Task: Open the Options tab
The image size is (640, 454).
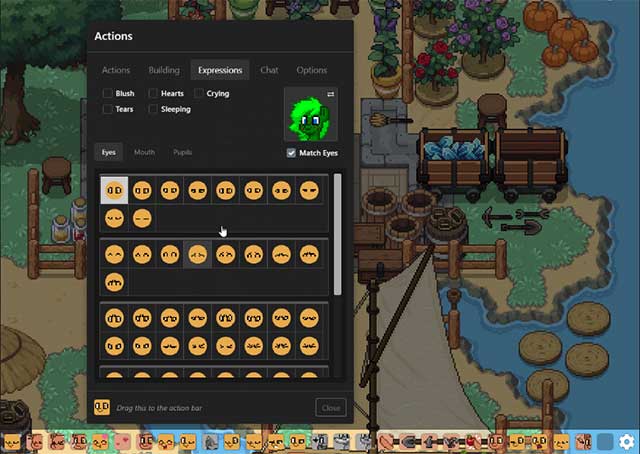Action: click(x=312, y=70)
